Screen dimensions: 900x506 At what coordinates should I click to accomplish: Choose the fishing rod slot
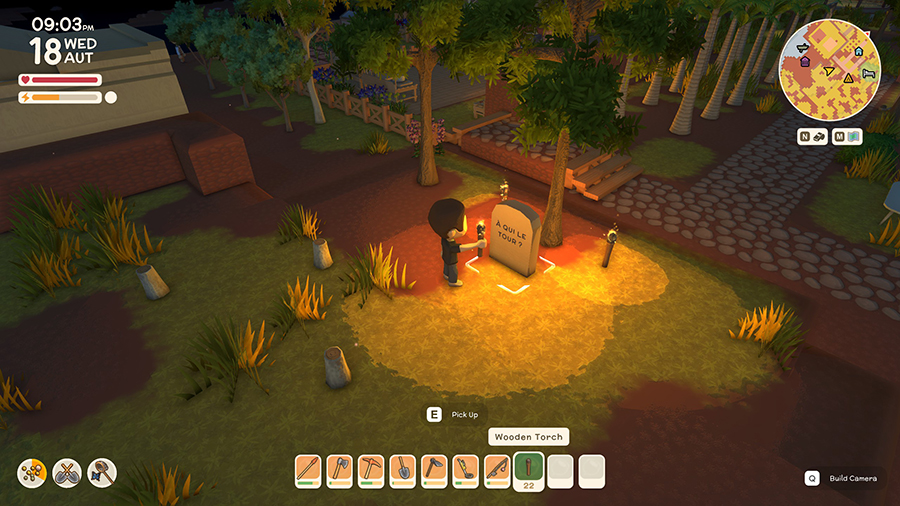tap(497, 469)
